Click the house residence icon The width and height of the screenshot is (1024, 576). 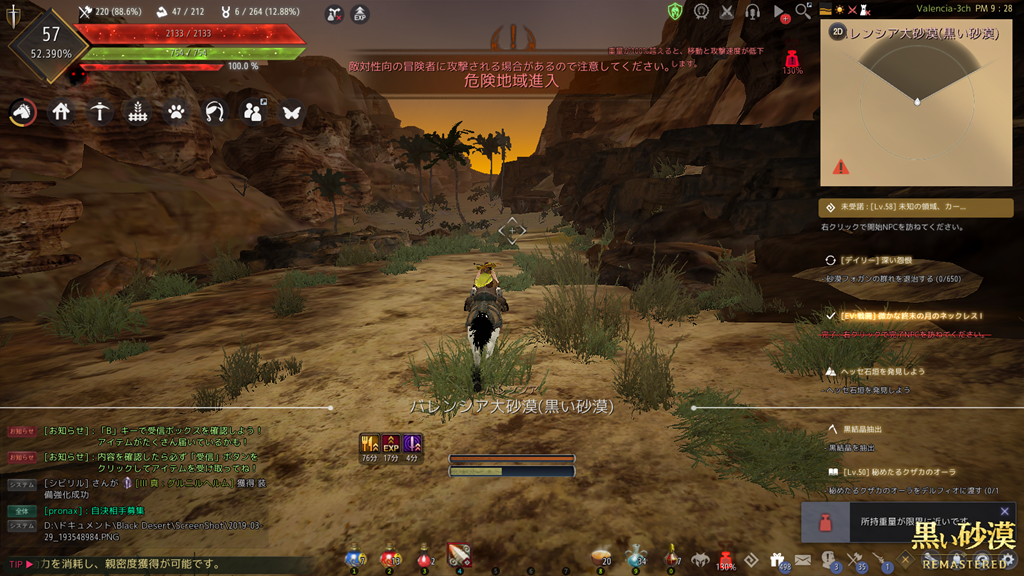62,112
